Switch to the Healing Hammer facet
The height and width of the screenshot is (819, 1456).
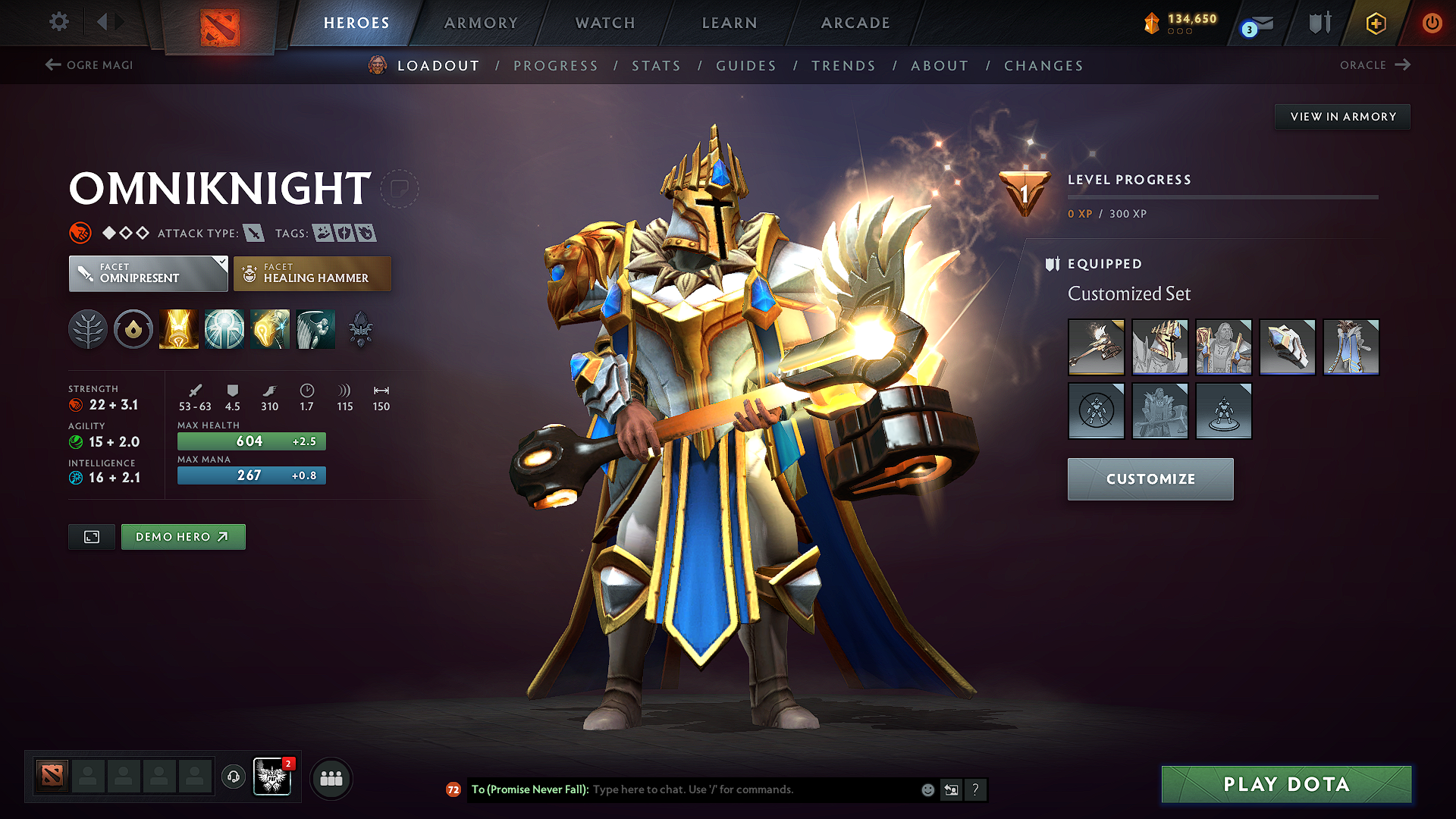(312, 274)
